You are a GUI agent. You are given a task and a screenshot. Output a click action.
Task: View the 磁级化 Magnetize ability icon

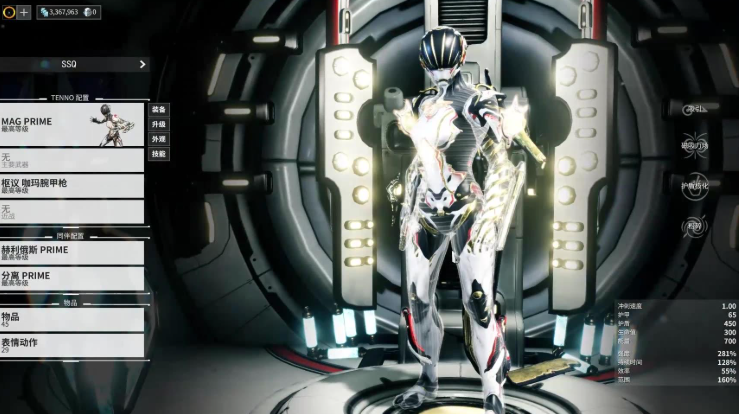click(693, 146)
